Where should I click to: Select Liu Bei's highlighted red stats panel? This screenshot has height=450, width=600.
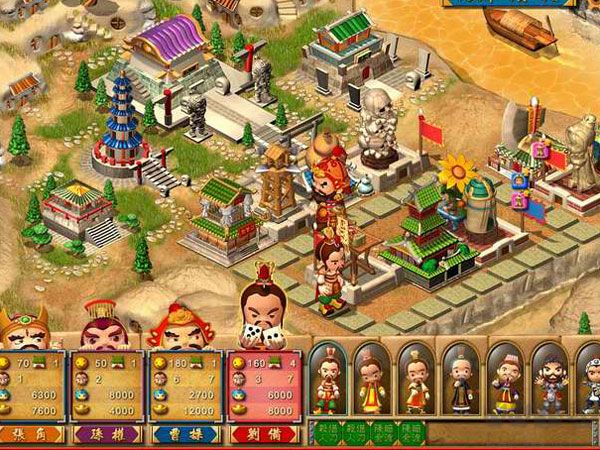[265, 387]
